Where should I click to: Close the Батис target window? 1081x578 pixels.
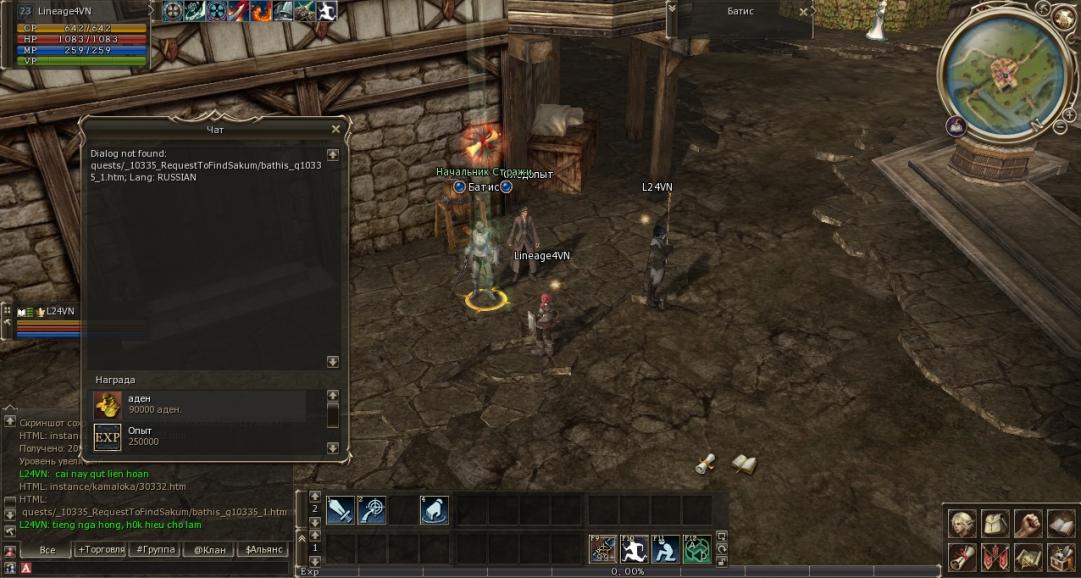point(805,13)
